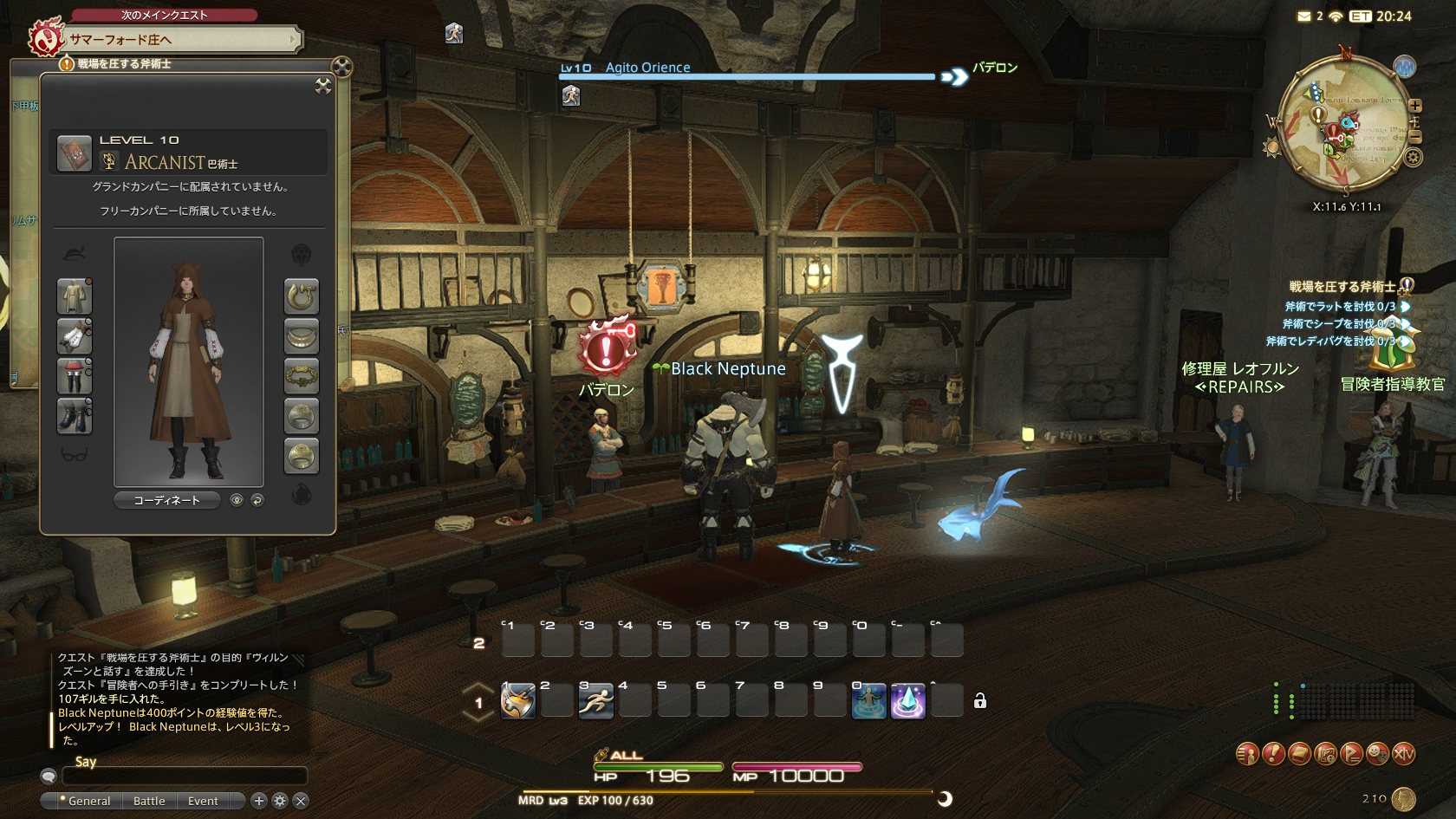
Task: Close the character equipment window
Action: (x=323, y=85)
